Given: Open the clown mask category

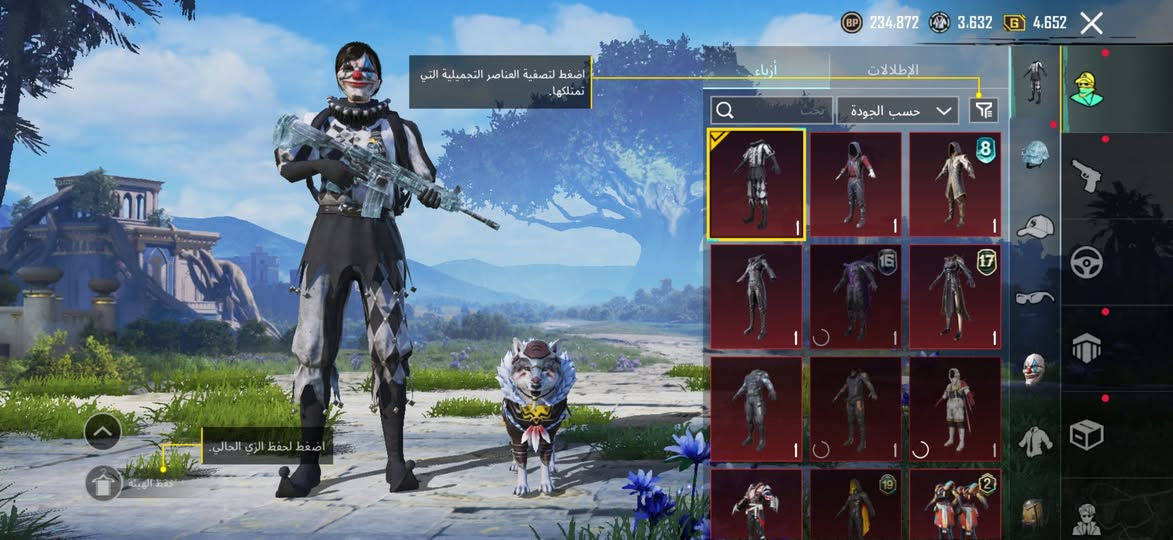Looking at the screenshot, I should tap(1034, 368).
